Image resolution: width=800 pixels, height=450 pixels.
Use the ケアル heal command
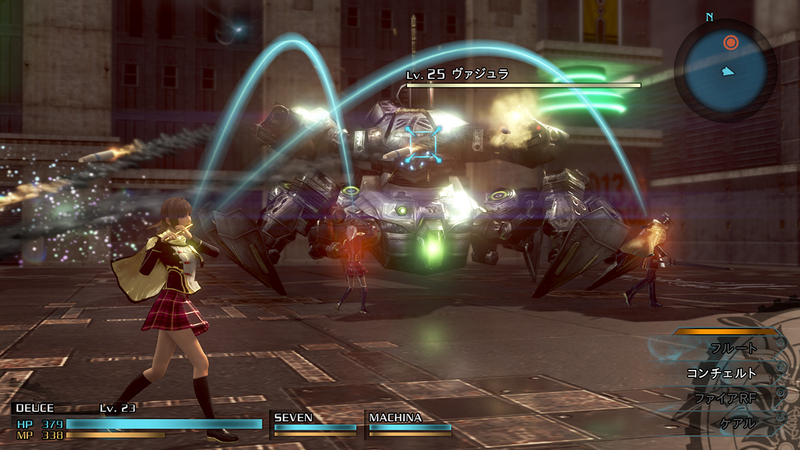coord(737,423)
